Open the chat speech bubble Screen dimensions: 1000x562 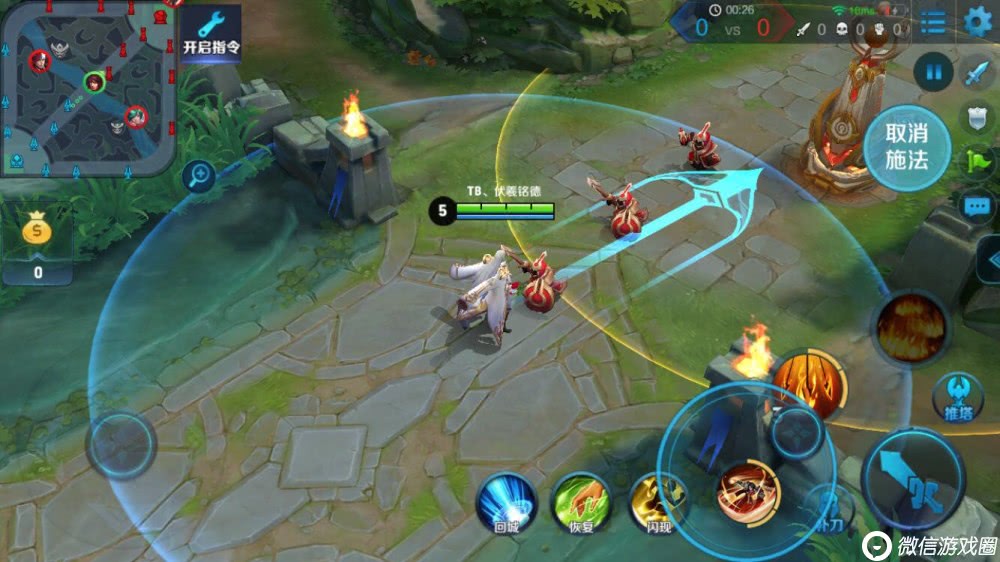(976, 206)
